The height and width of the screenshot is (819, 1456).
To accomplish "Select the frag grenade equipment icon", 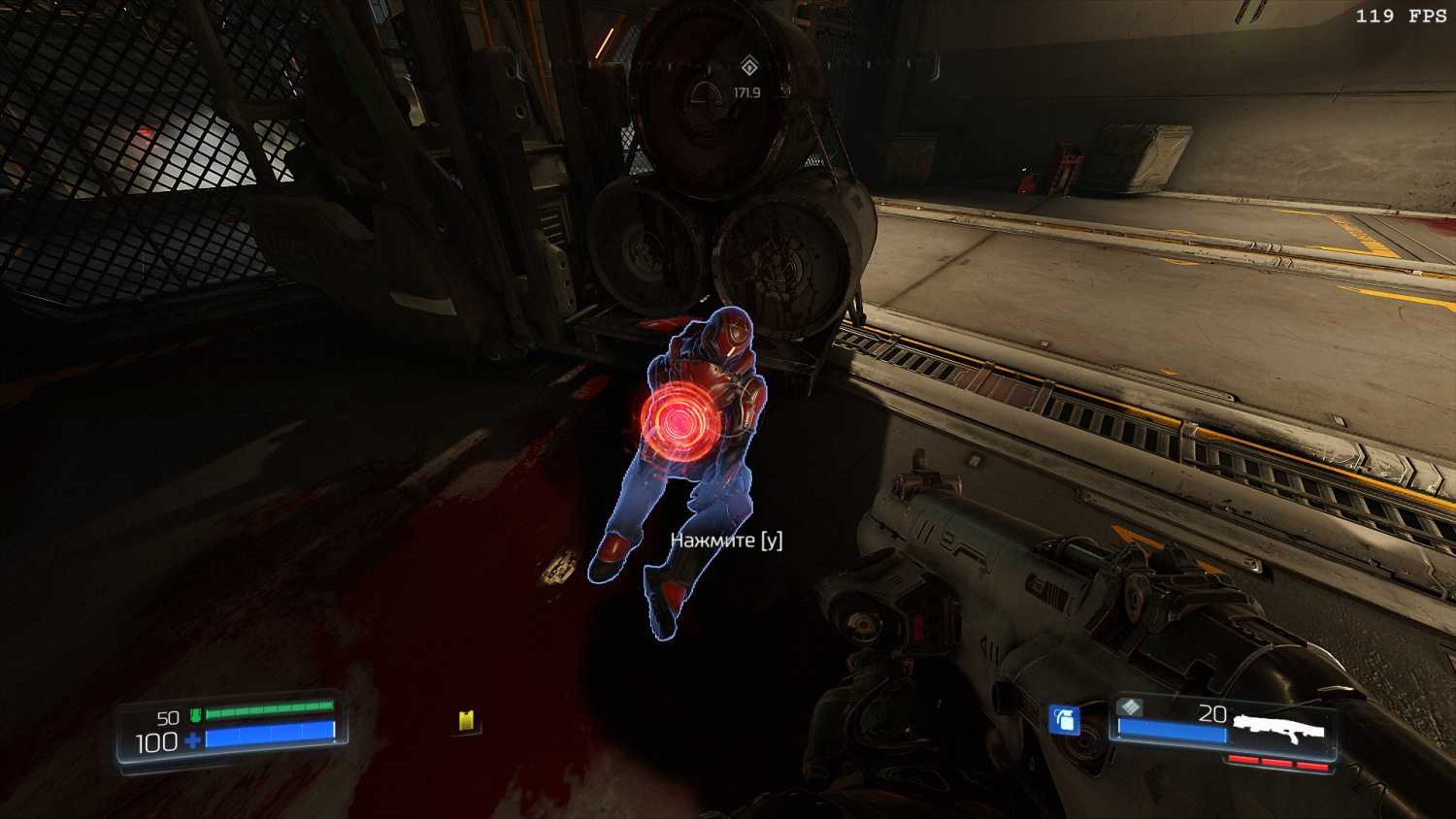I will point(1065,719).
